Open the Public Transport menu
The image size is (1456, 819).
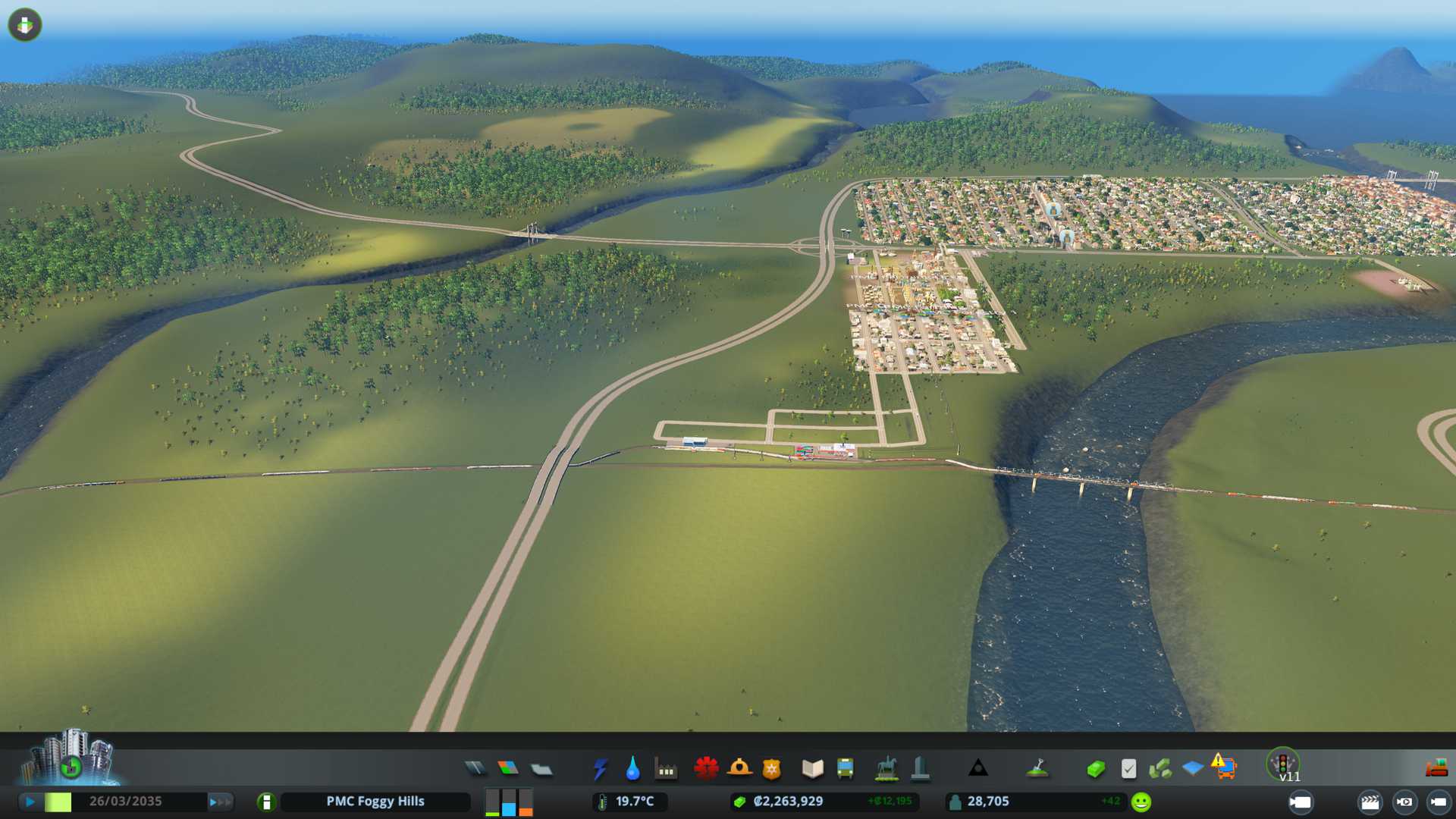click(x=845, y=769)
